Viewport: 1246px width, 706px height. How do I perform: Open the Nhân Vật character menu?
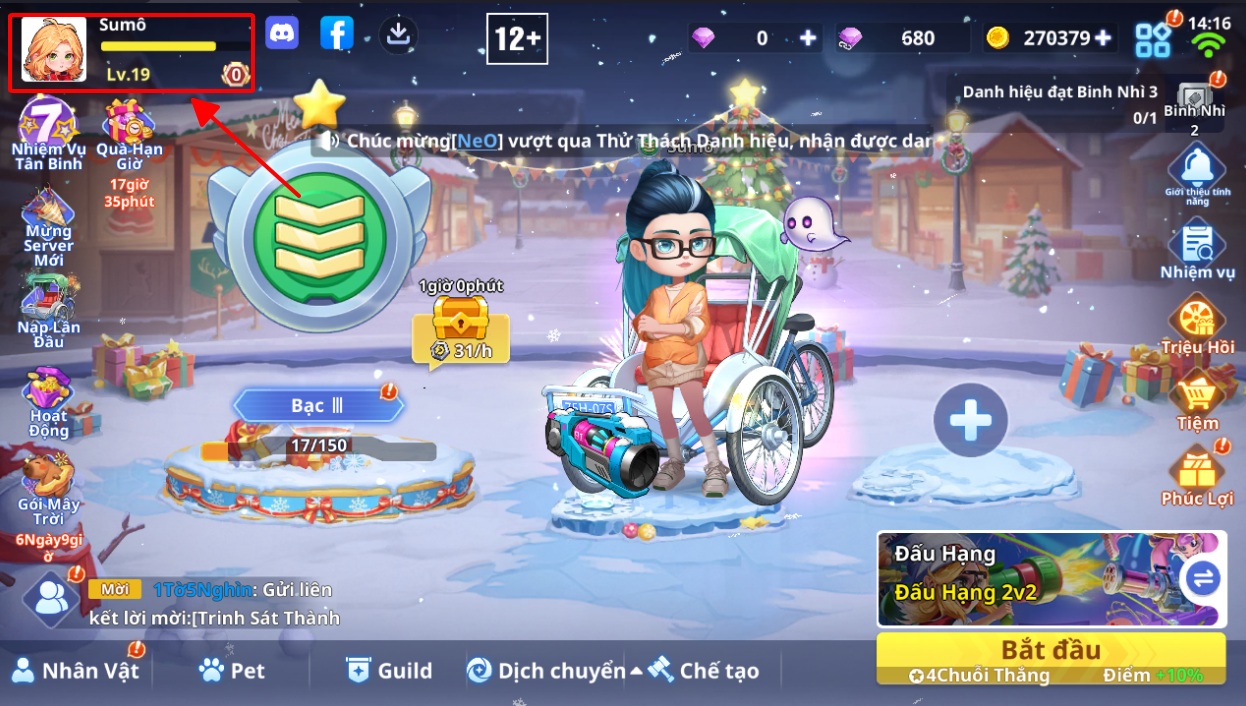pos(76,670)
